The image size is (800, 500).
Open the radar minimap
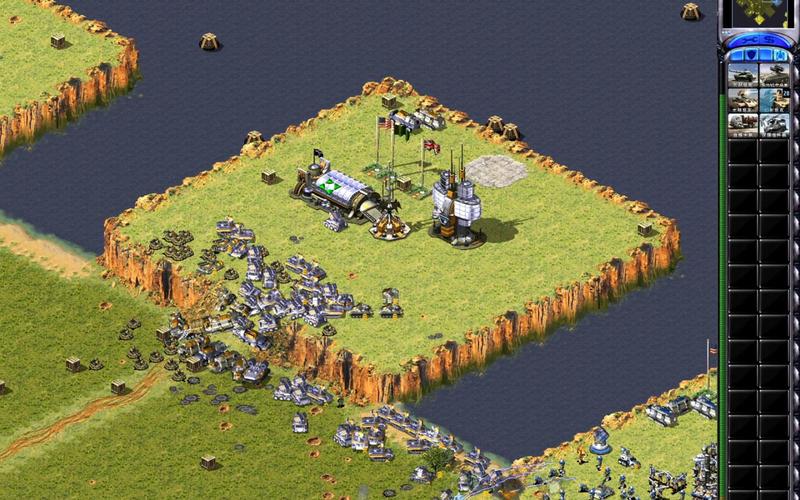click(759, 12)
